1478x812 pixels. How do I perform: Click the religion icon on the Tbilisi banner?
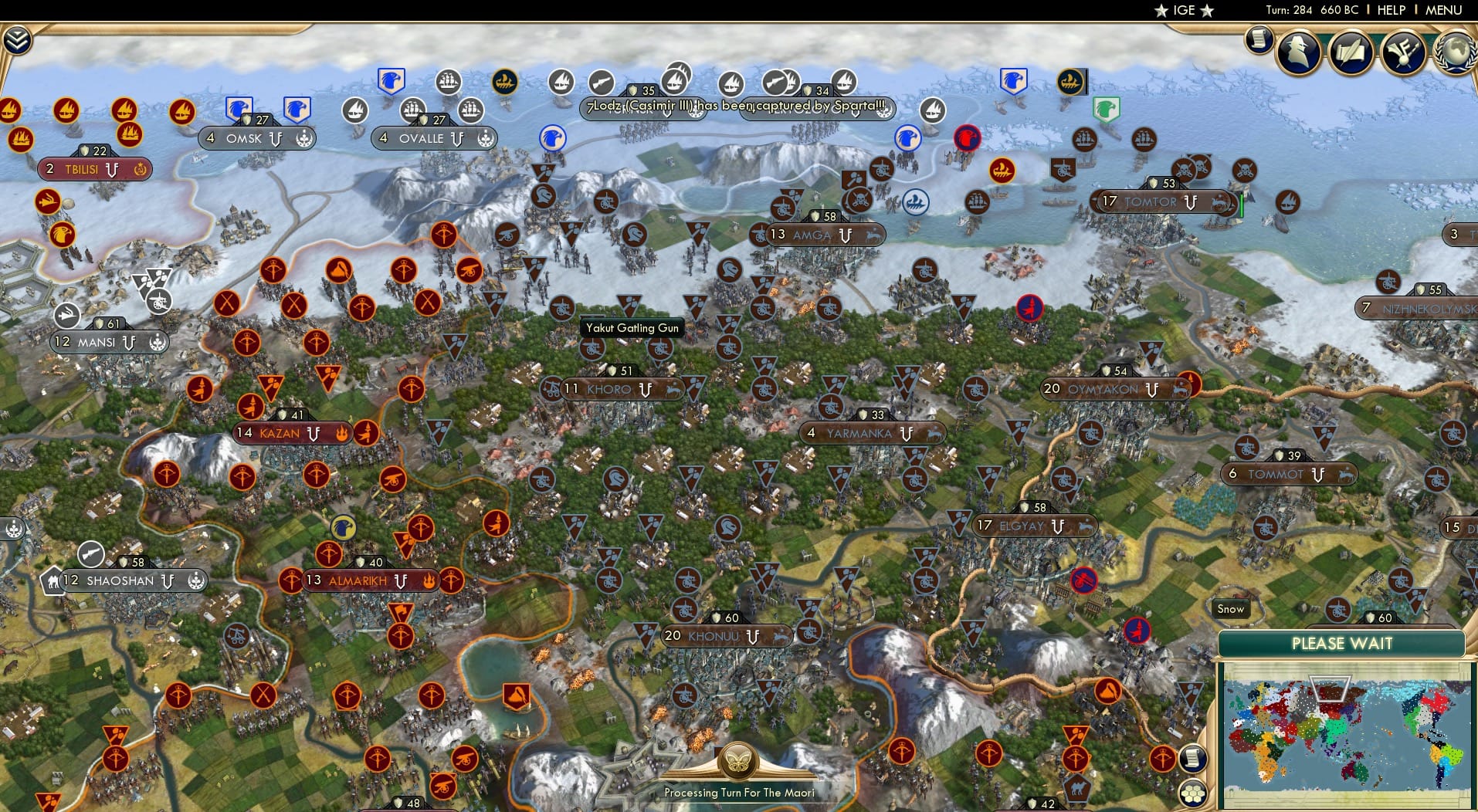point(140,170)
